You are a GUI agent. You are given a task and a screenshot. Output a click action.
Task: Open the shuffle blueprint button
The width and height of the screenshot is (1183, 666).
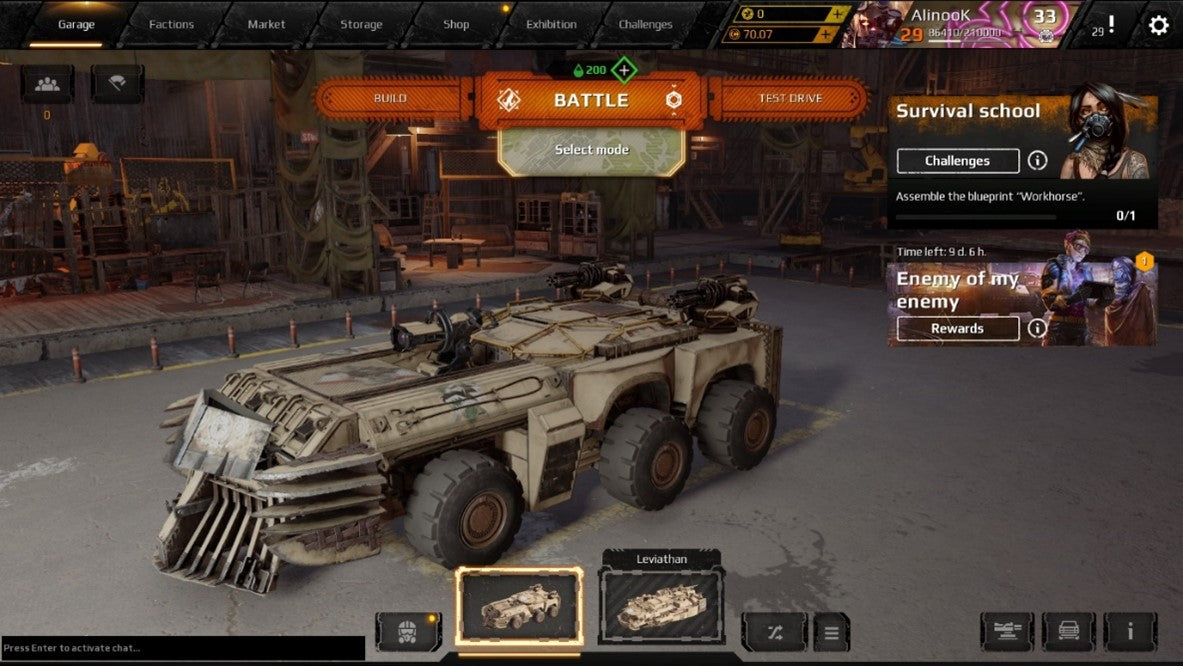point(774,632)
